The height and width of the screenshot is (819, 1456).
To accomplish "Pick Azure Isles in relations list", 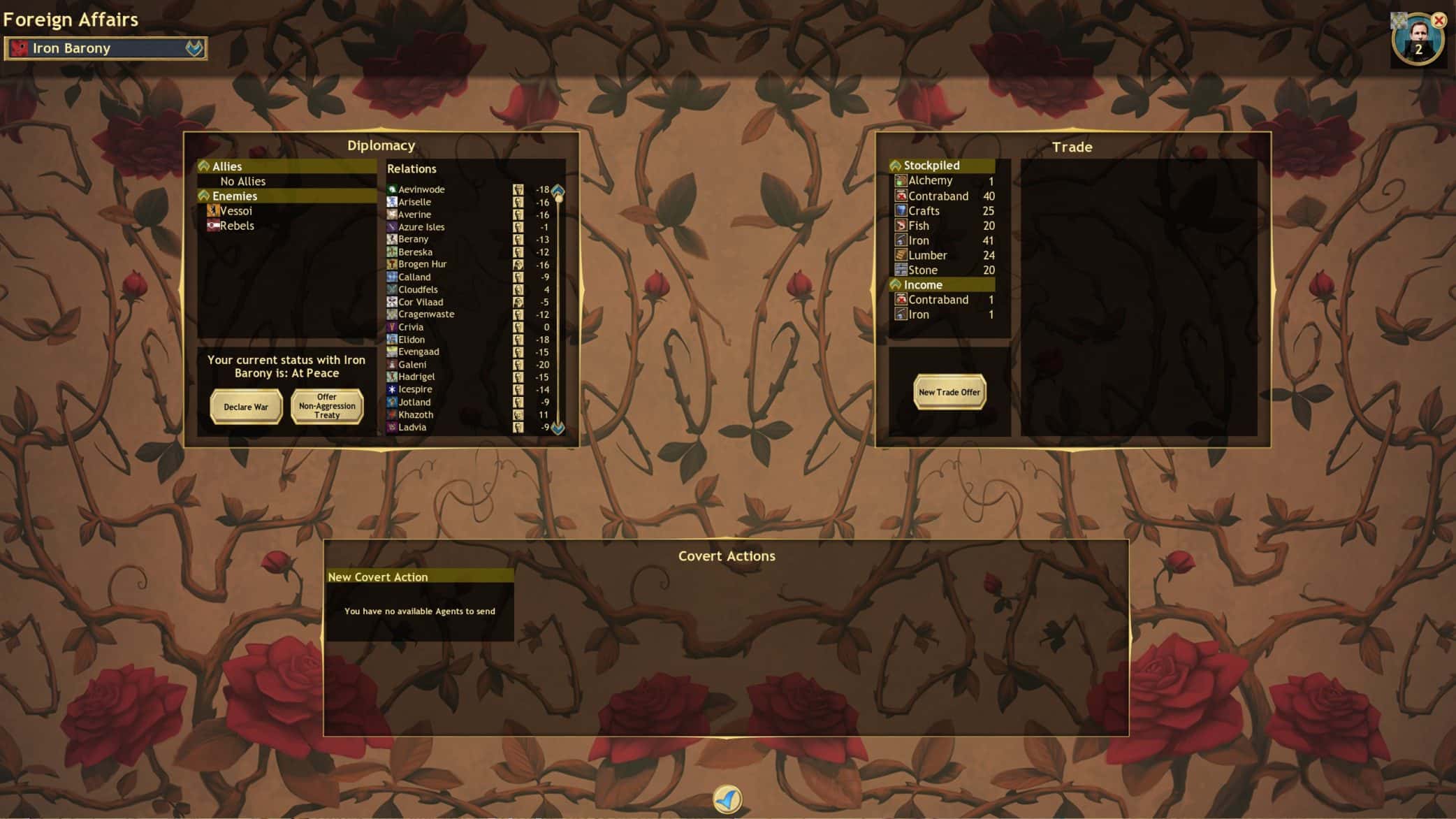I will pyautogui.click(x=421, y=227).
